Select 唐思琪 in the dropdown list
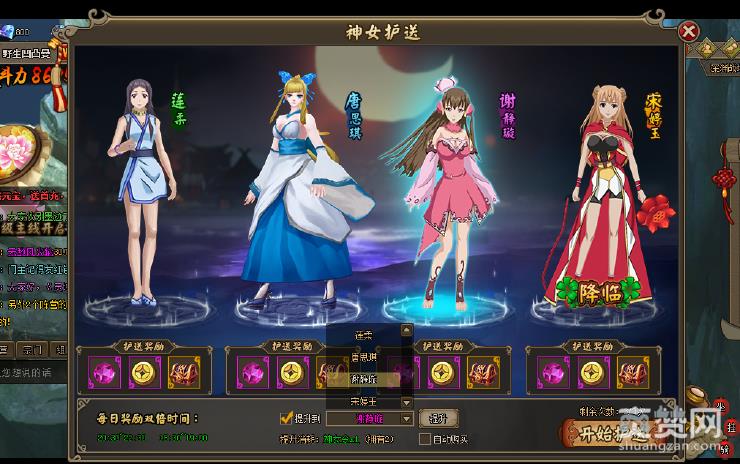740x464 pixels. [363, 356]
